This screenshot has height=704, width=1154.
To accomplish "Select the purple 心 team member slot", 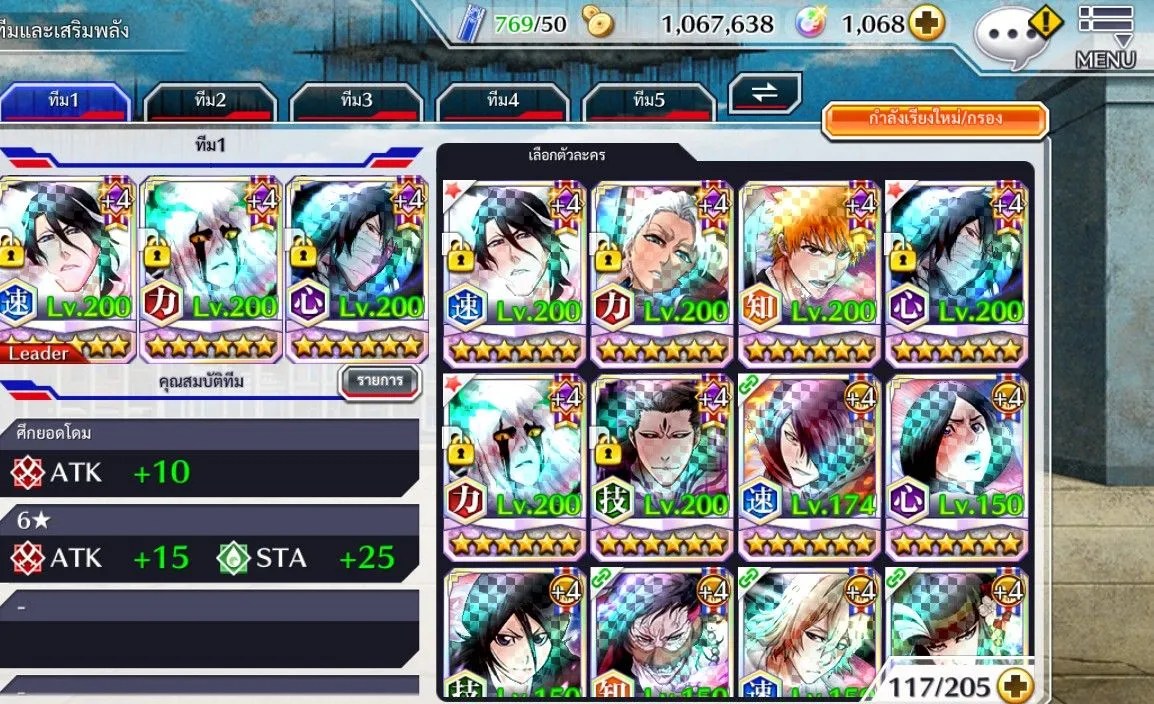I will [x=357, y=268].
